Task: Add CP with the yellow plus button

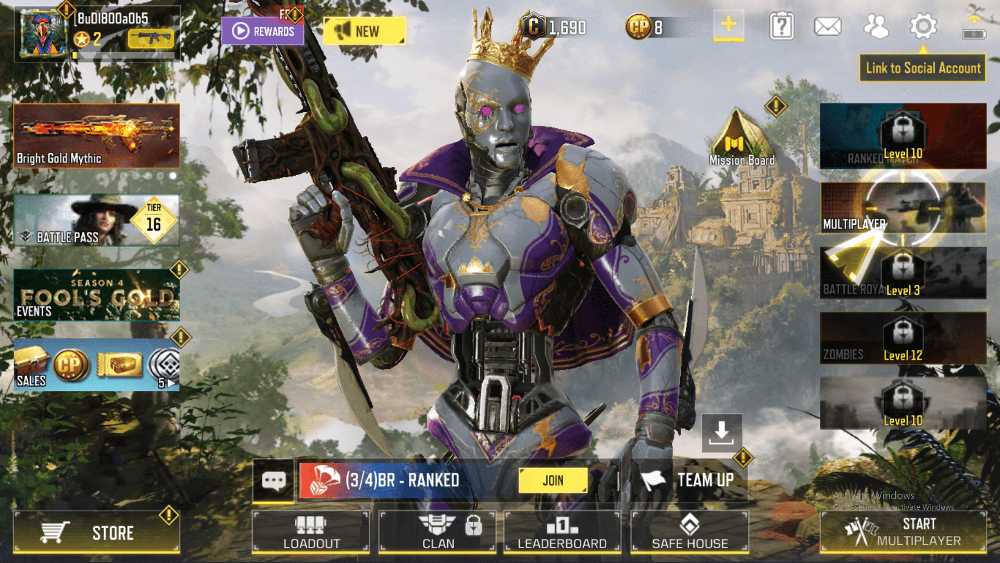Action: pos(728,26)
